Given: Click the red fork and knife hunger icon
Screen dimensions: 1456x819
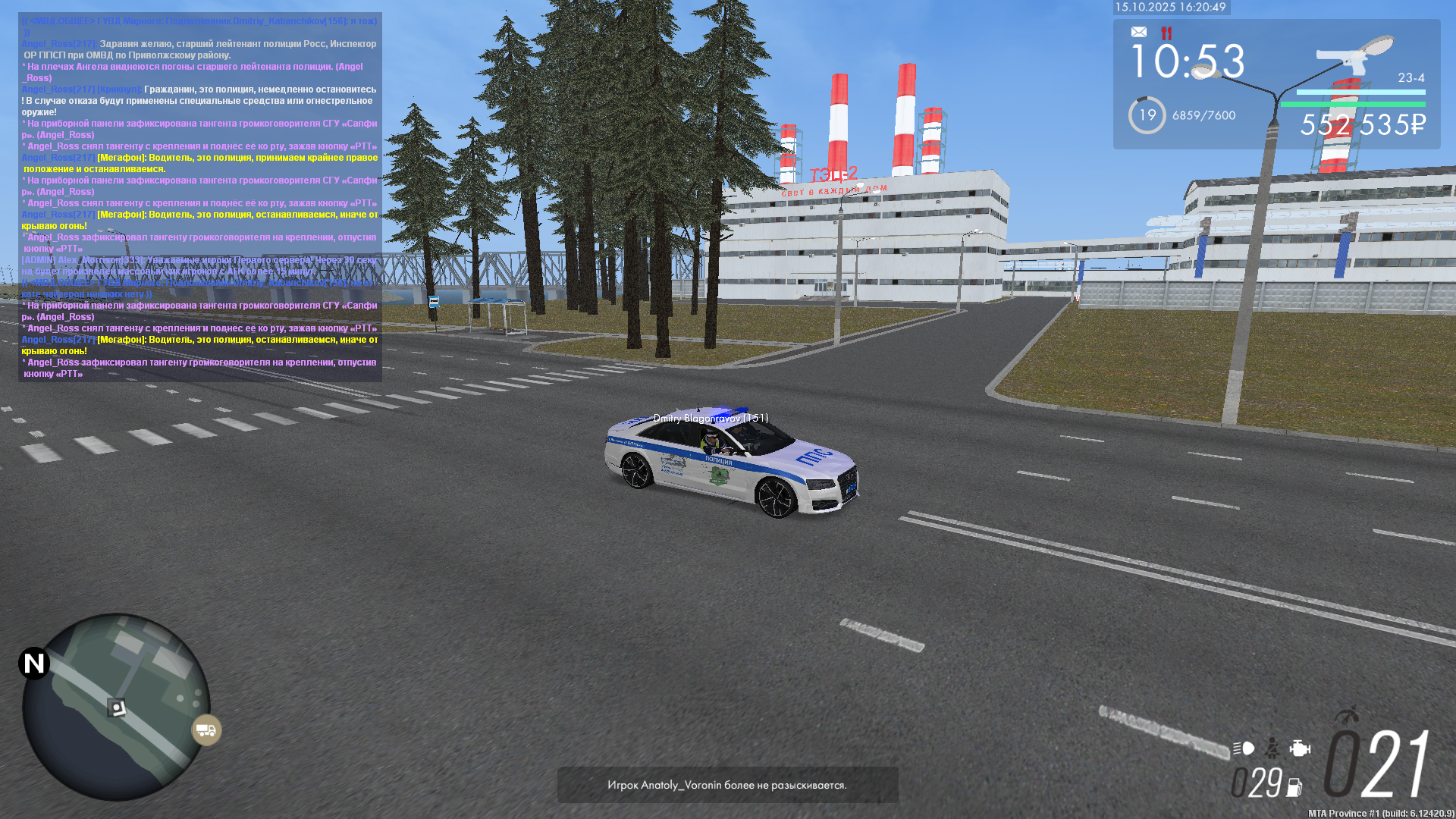Looking at the screenshot, I should 1166,33.
